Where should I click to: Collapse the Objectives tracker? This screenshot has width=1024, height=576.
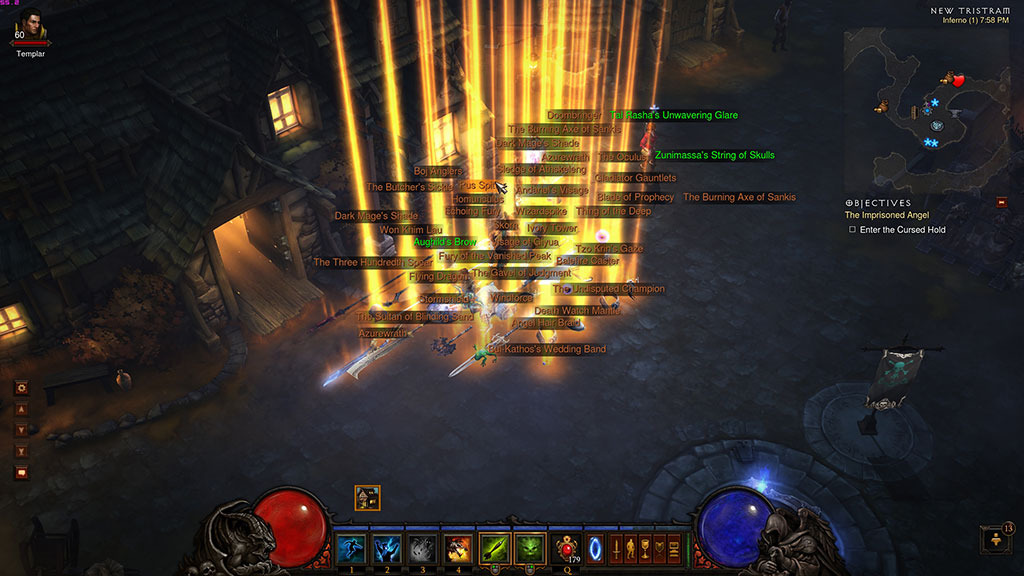coord(1001,201)
